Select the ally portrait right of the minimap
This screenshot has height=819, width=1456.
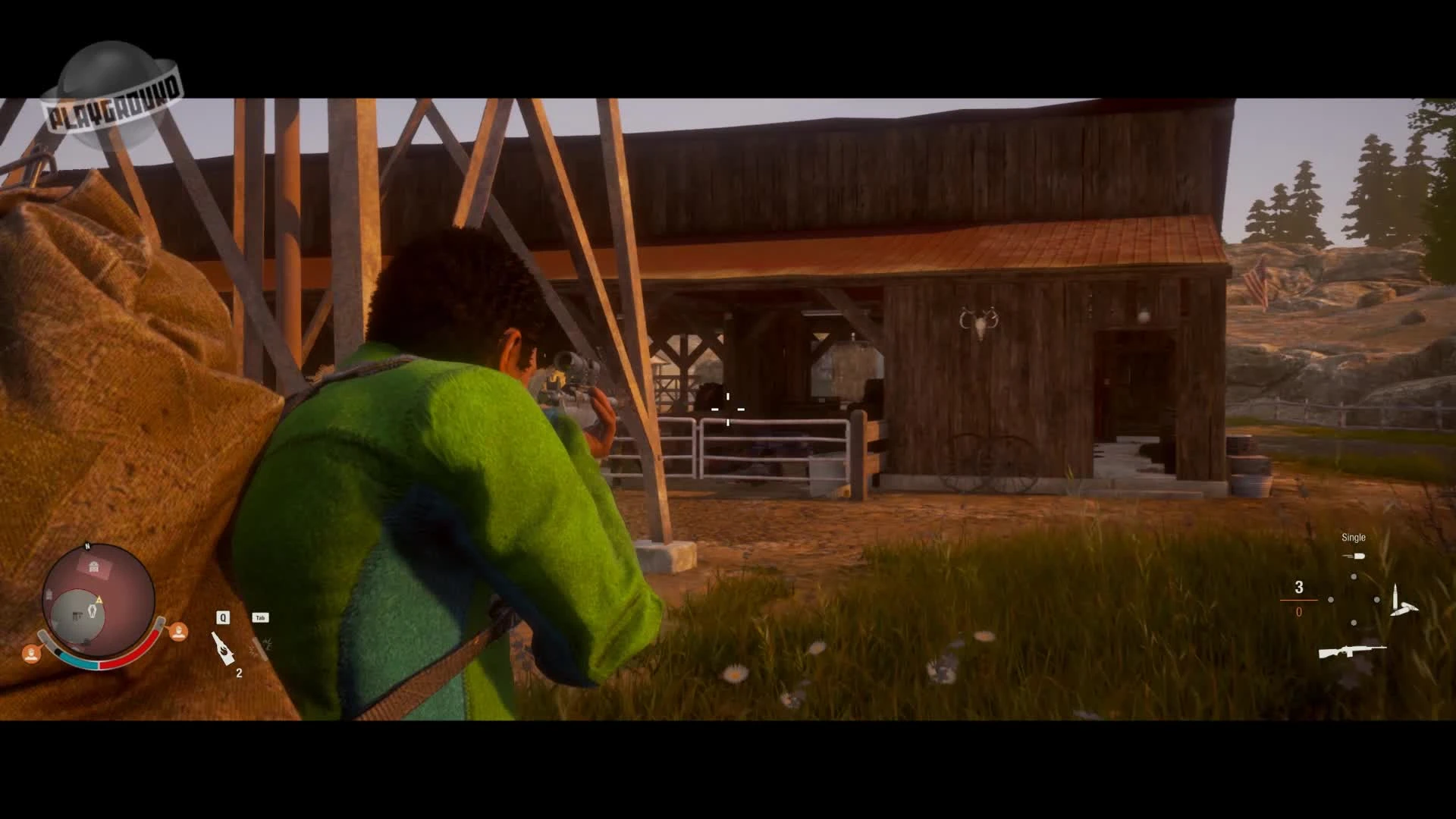pos(180,632)
